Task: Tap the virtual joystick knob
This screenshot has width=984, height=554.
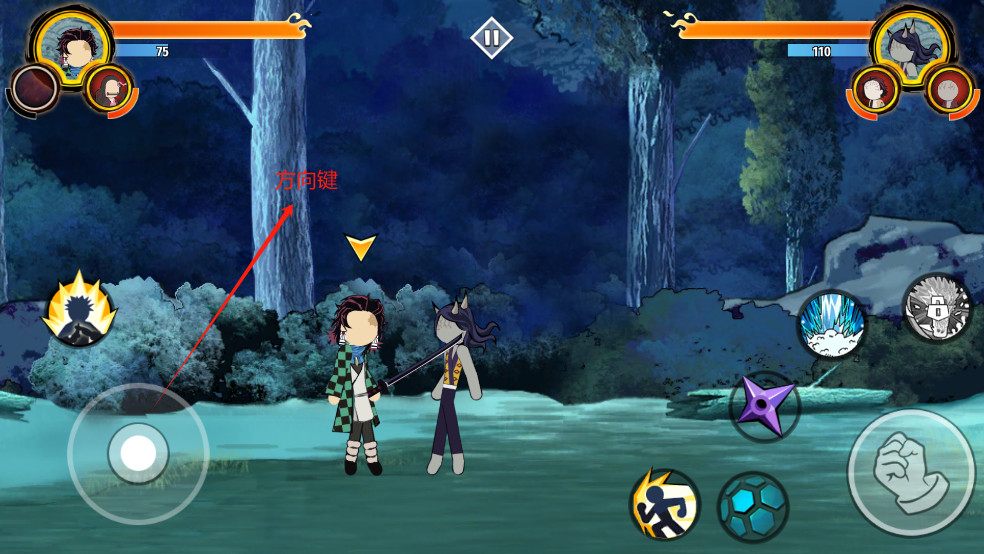Action: tap(138, 454)
